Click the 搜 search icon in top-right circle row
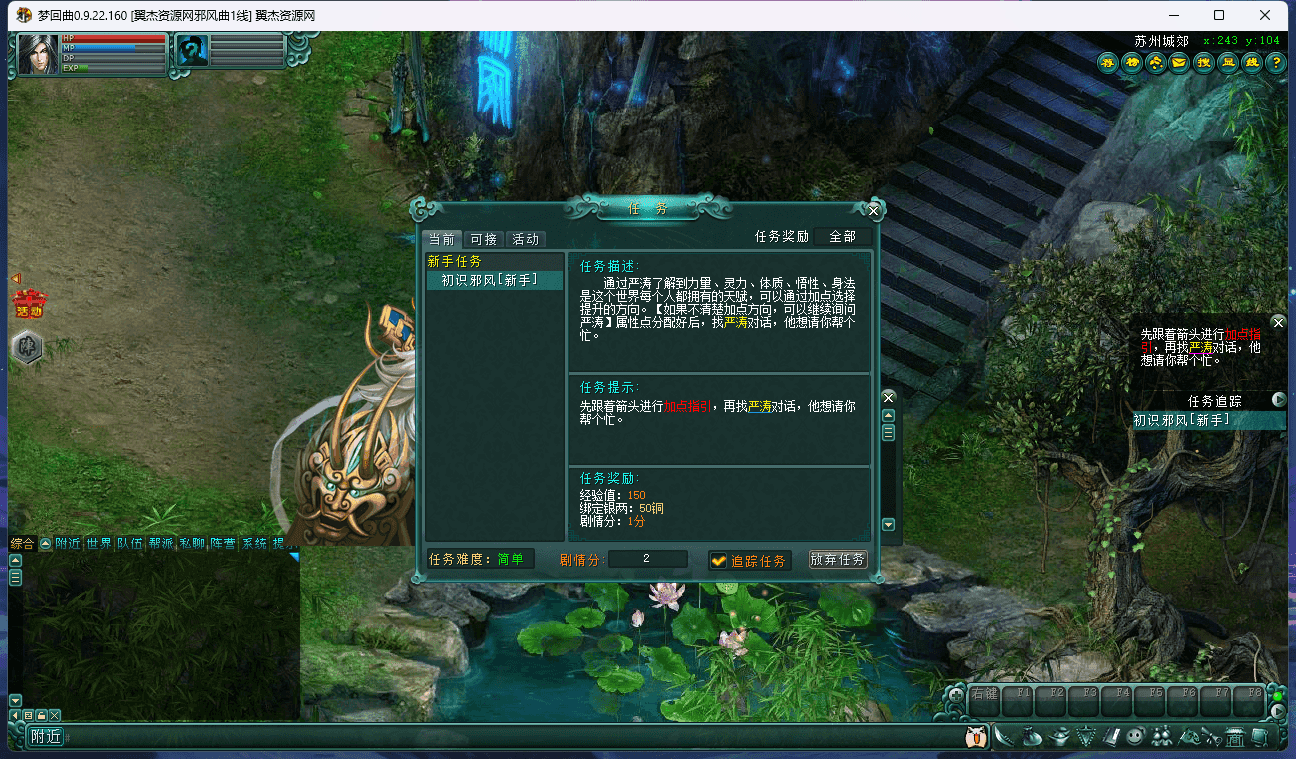 point(1202,62)
